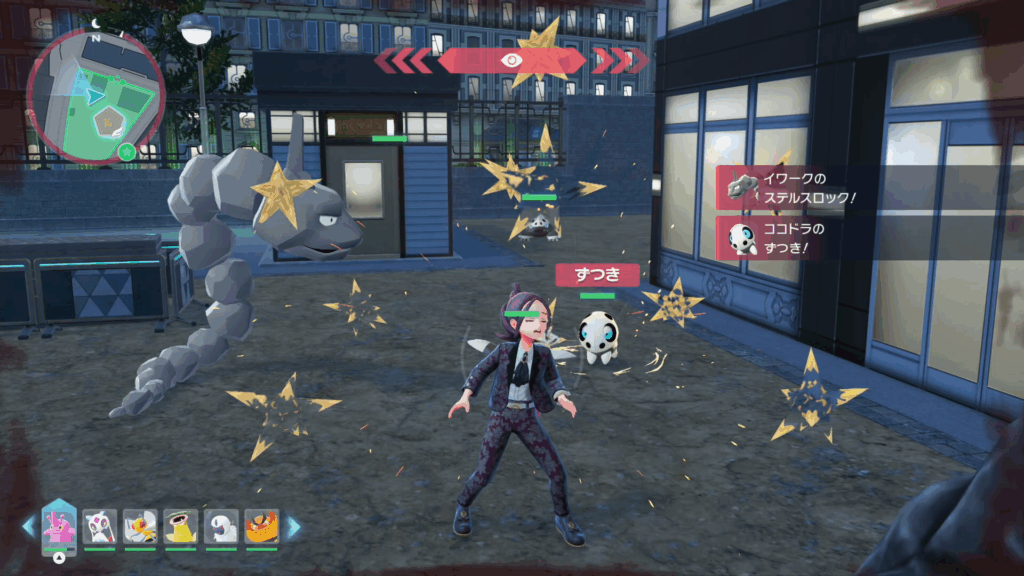1024x576 pixels.
Task: Open the circular minimap
Action: pyautogui.click(x=96, y=95)
